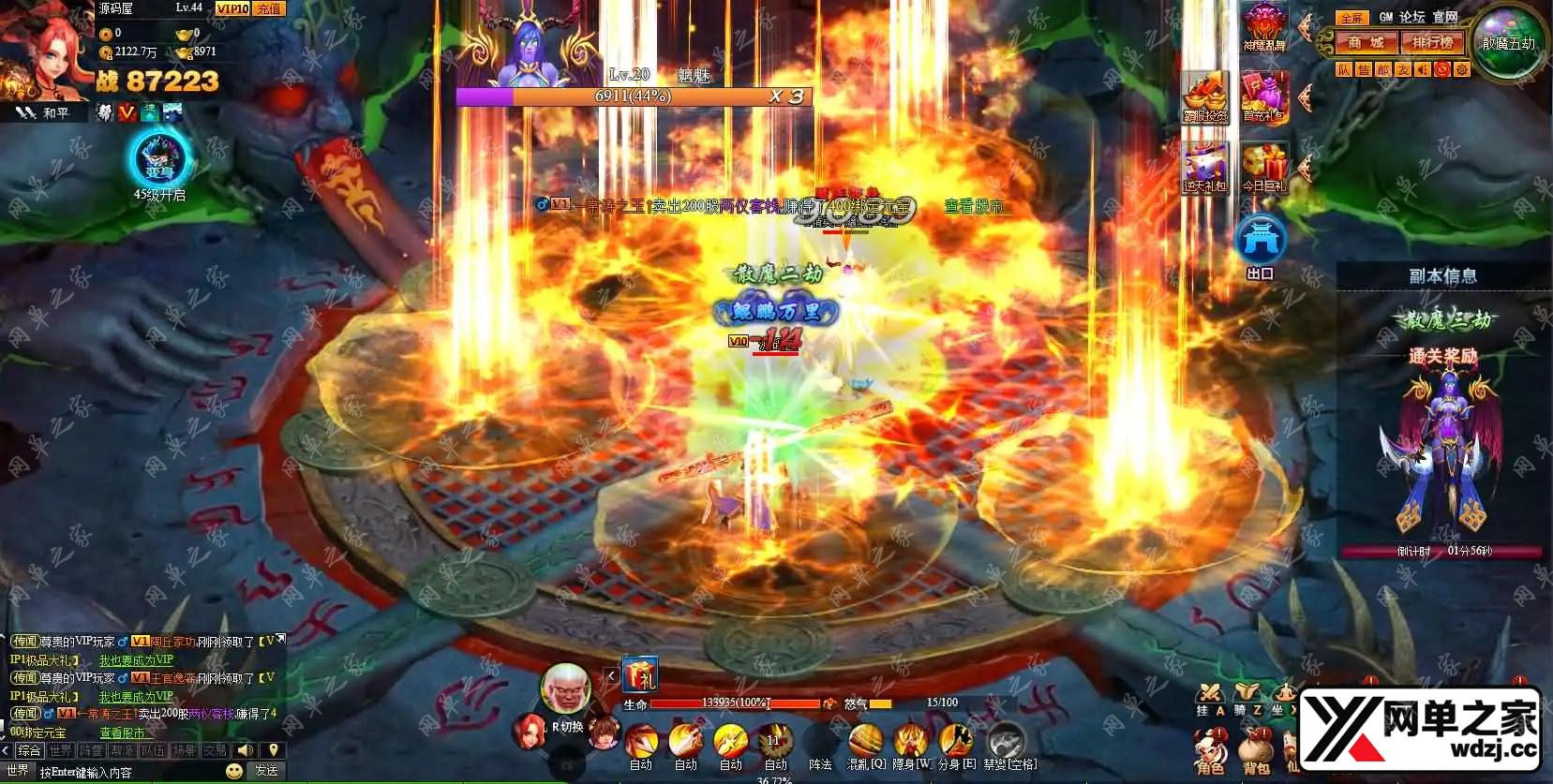The image size is (1553, 784).
Task: Activate the 分身 clone skill
Action: (954, 742)
